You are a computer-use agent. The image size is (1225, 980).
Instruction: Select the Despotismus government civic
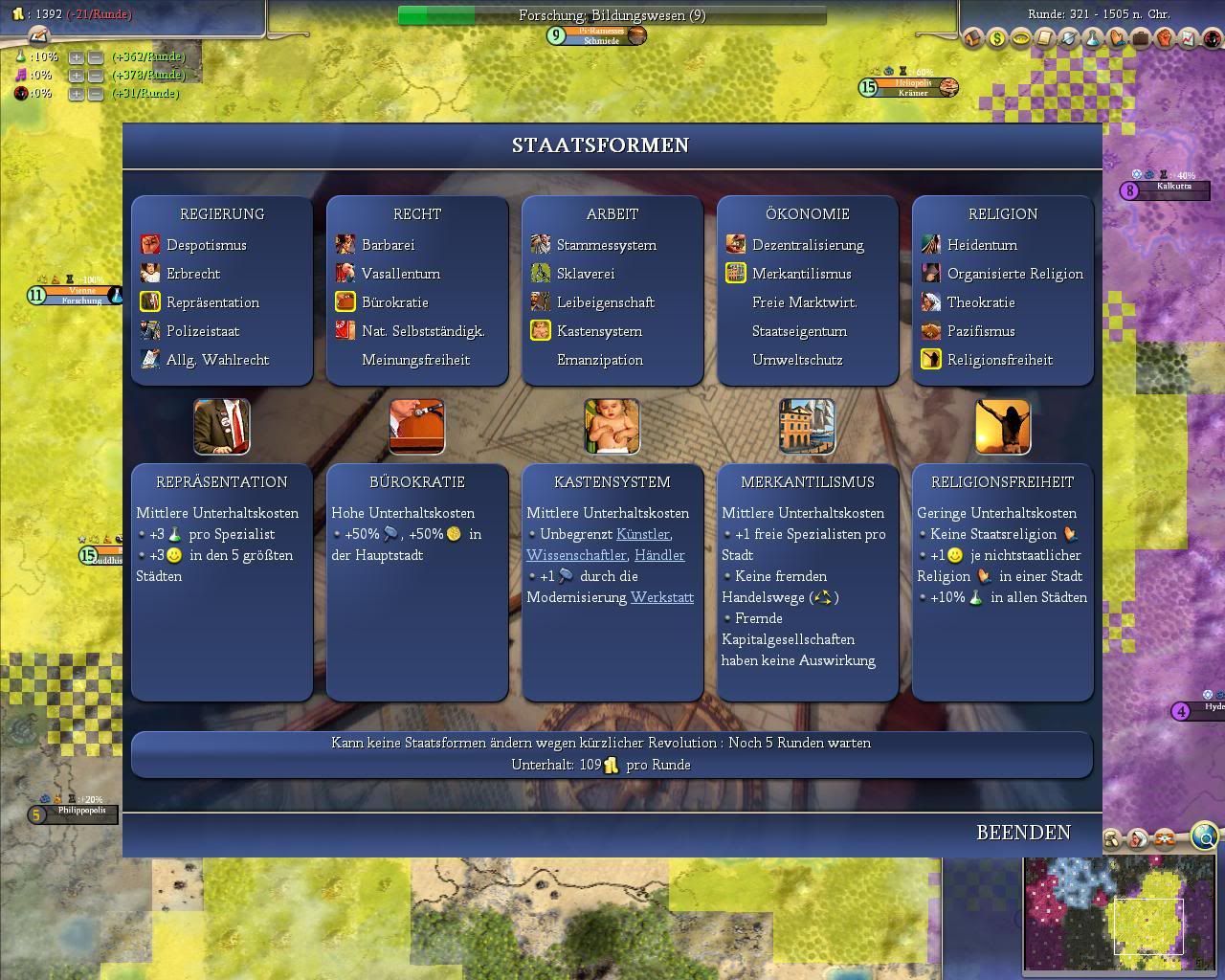pos(206,245)
